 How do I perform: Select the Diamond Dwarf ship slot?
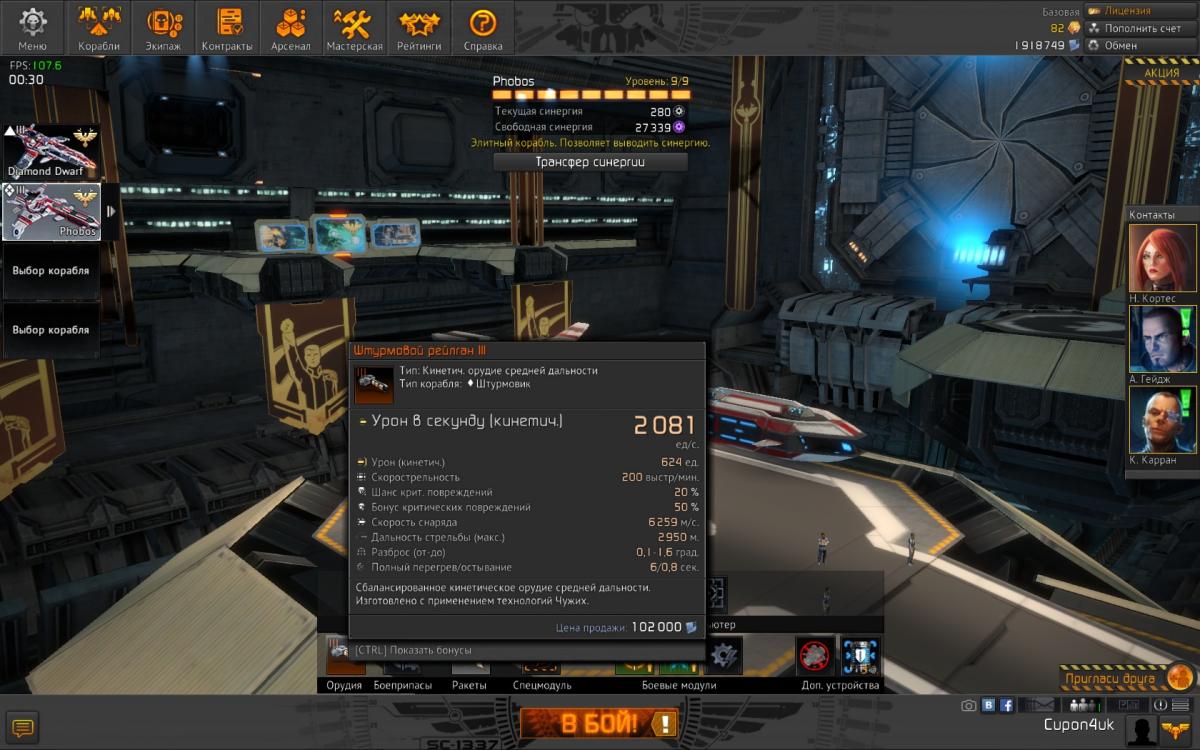(51, 151)
